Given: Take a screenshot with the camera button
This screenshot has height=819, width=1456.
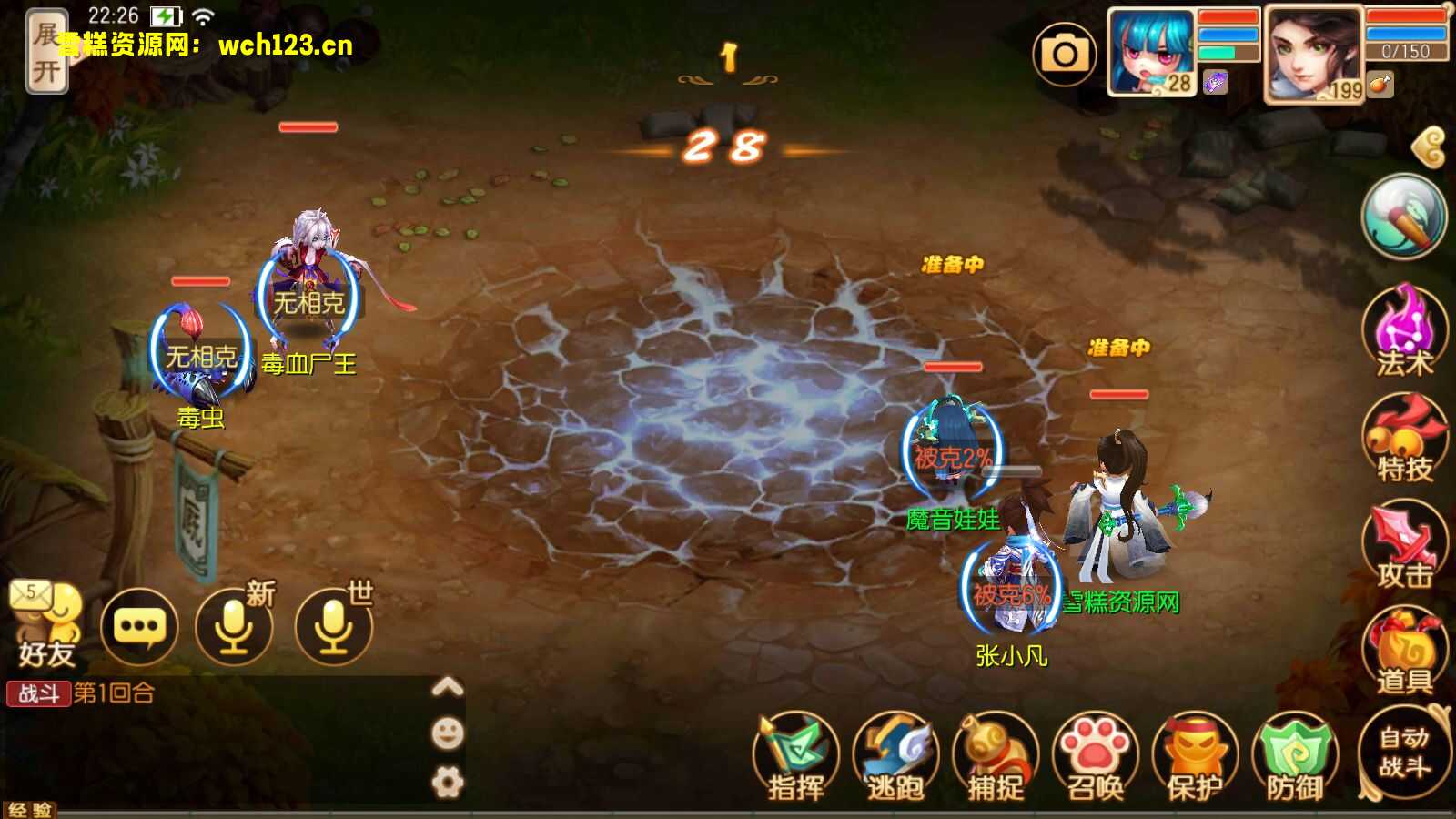Looking at the screenshot, I should tap(1064, 55).
